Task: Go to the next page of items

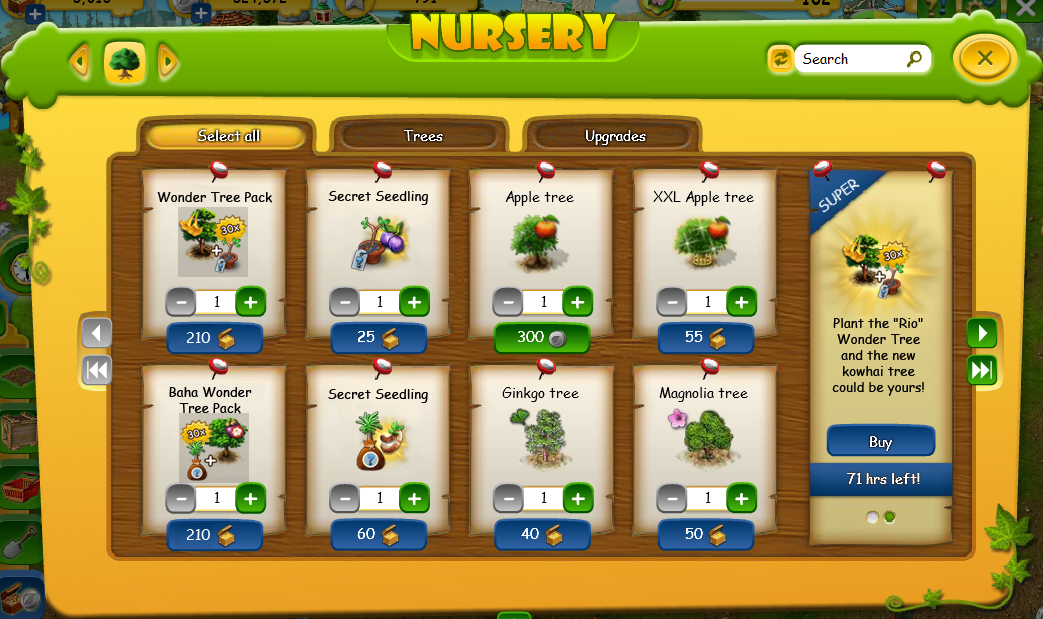Action: tap(981, 333)
